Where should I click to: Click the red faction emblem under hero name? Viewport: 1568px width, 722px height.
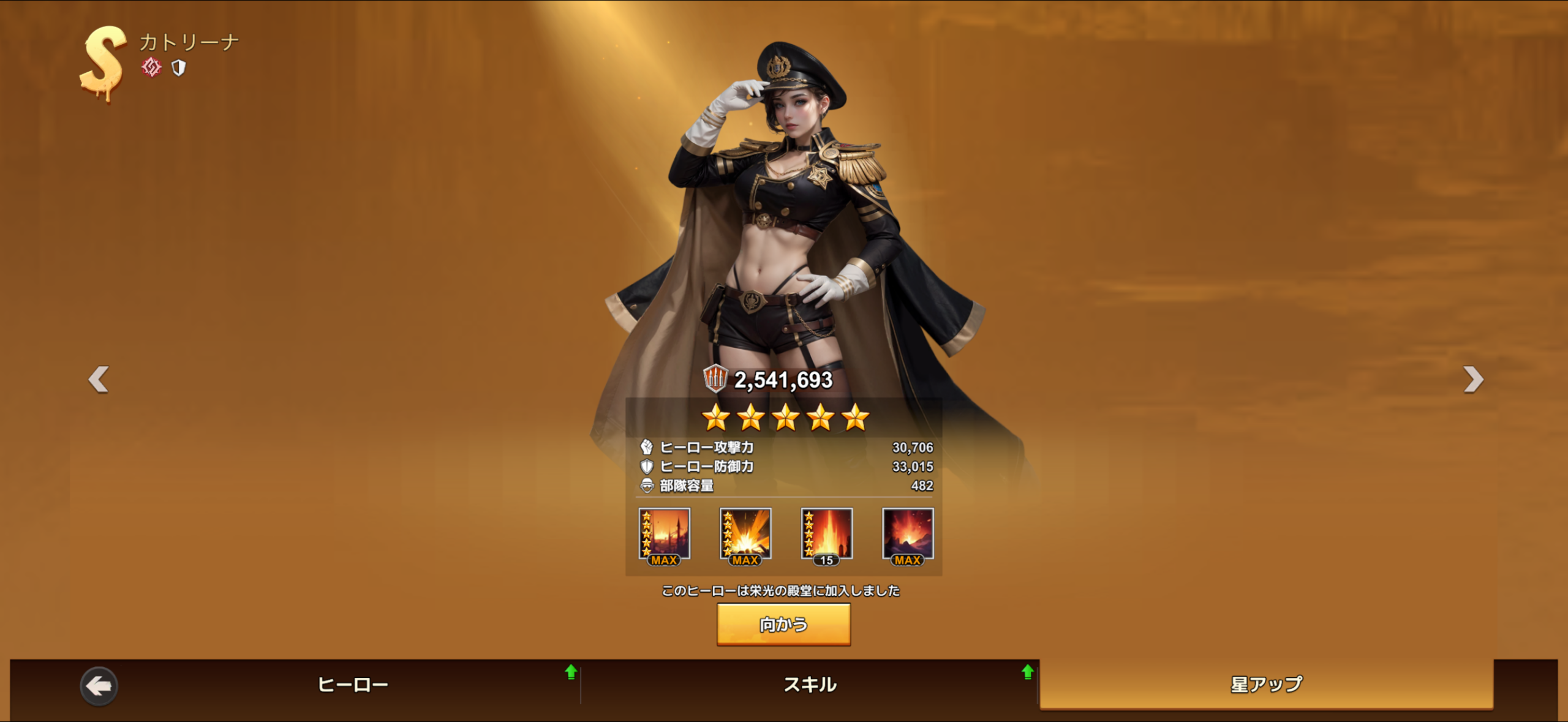tap(151, 67)
